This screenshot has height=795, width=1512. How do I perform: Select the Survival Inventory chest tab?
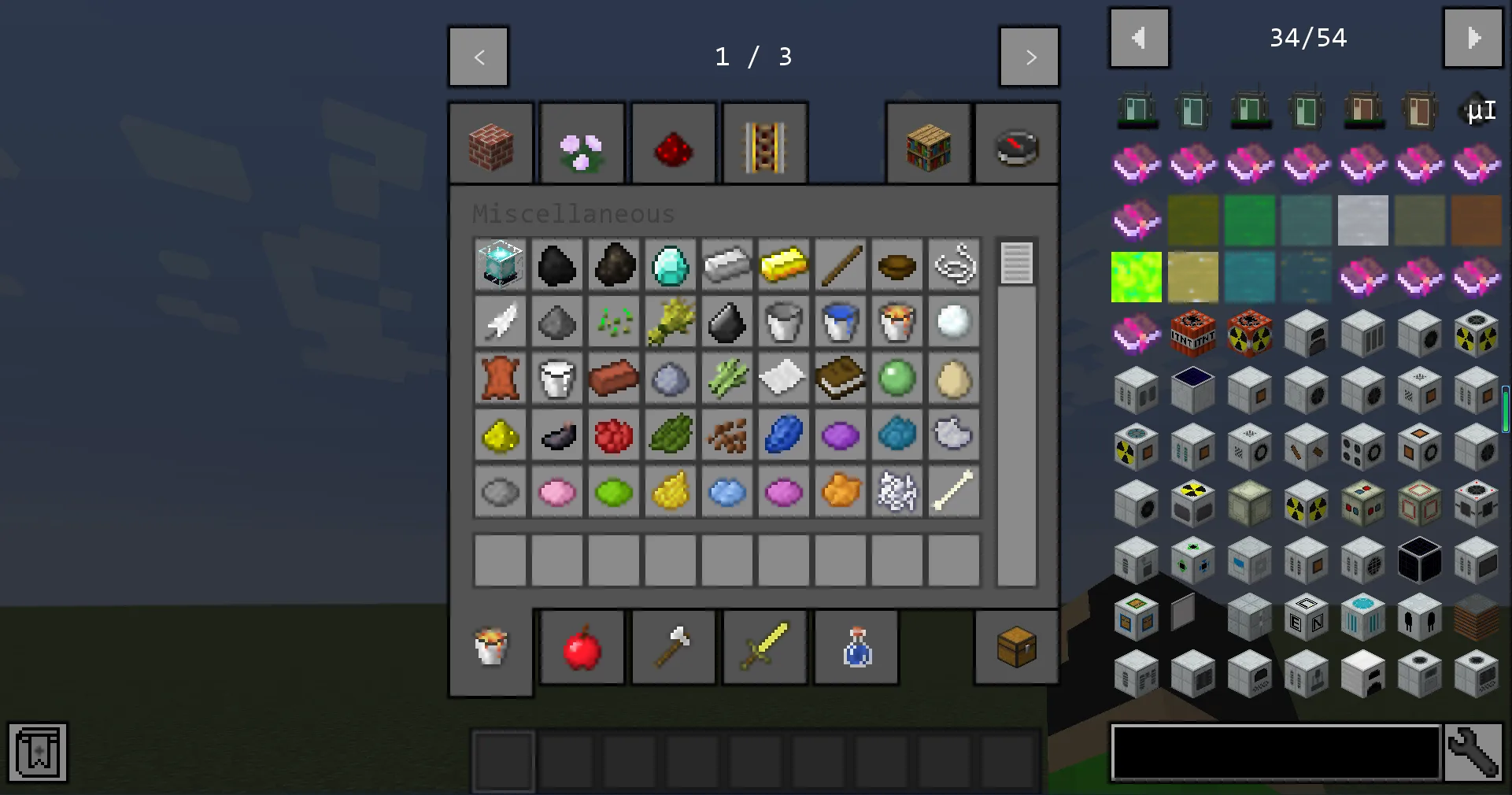point(1015,646)
